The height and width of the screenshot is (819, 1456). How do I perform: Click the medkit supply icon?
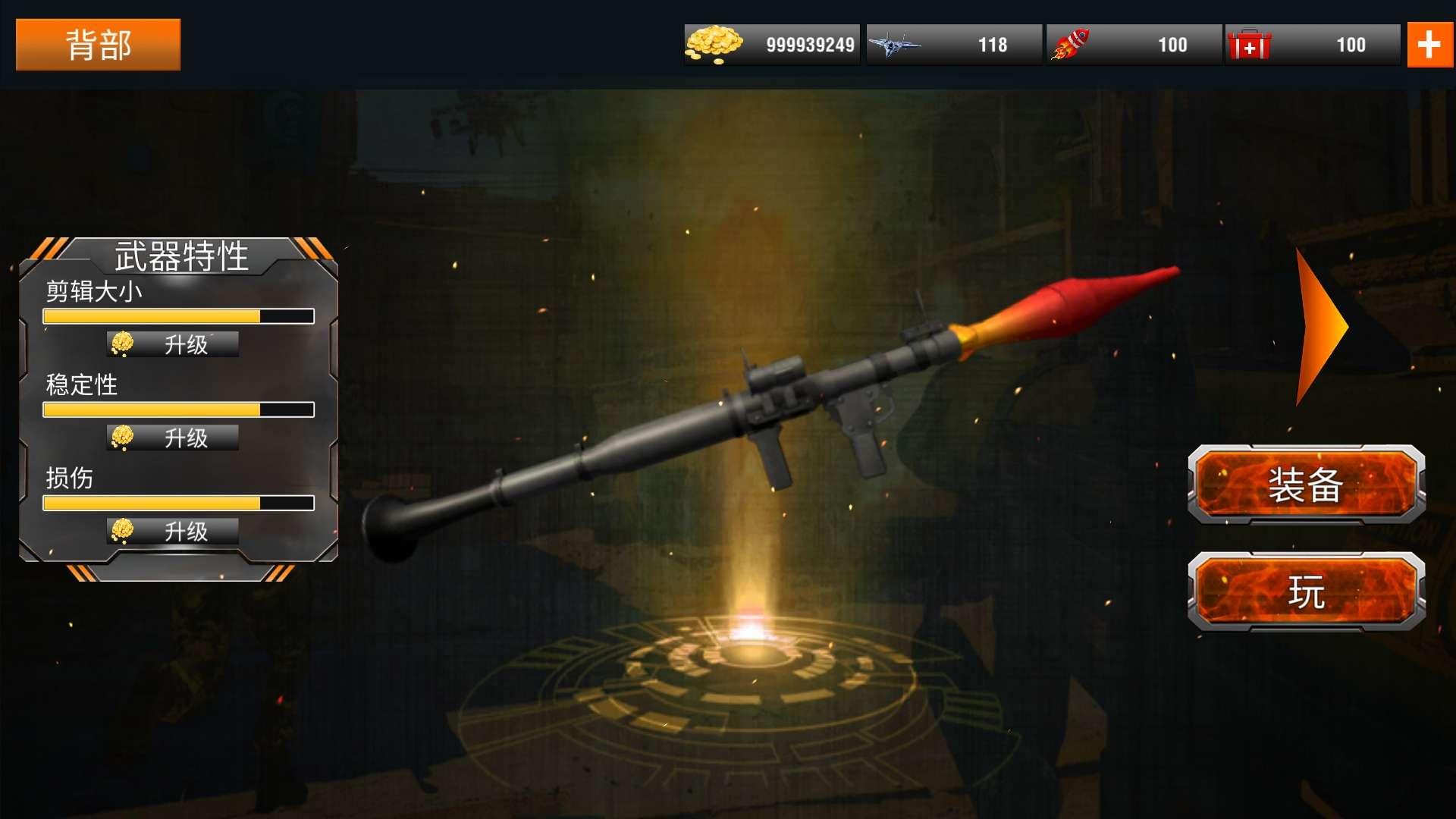pyautogui.click(x=1251, y=44)
